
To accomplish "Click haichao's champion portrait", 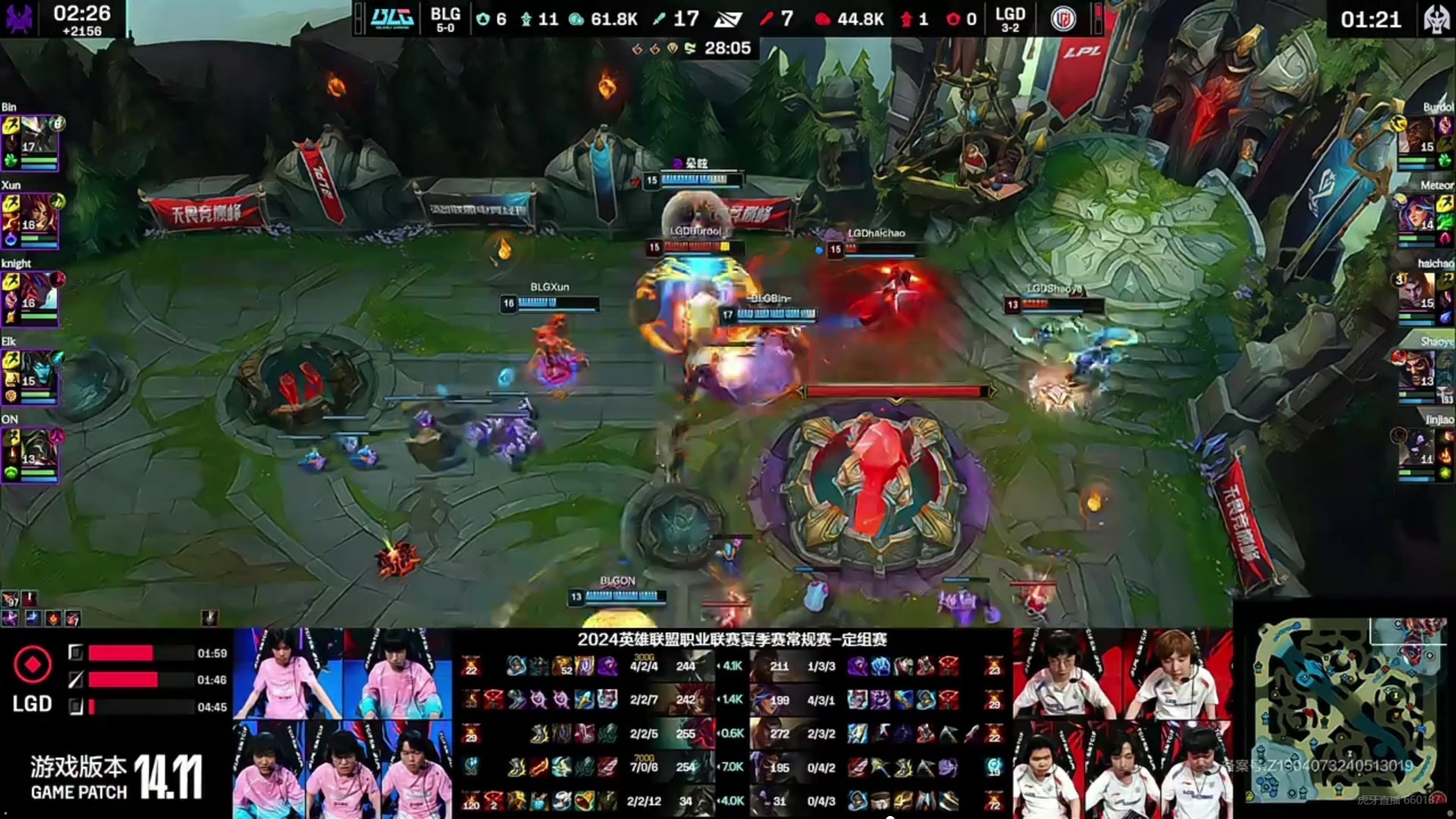I will coord(1417,293).
